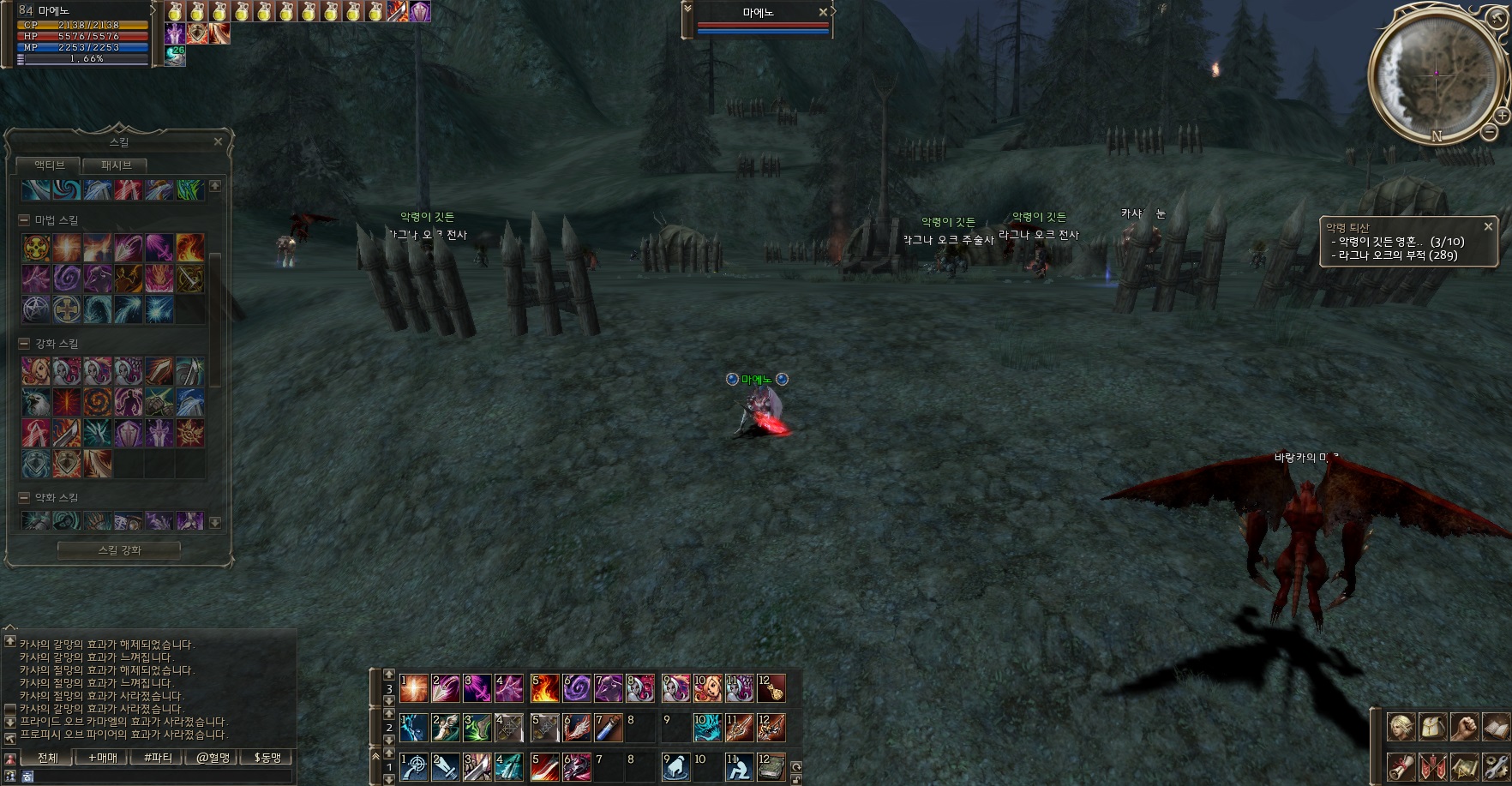The height and width of the screenshot is (786, 1512).
Task: Activate the fire skill in hotbar slot 5
Action: pos(545,688)
